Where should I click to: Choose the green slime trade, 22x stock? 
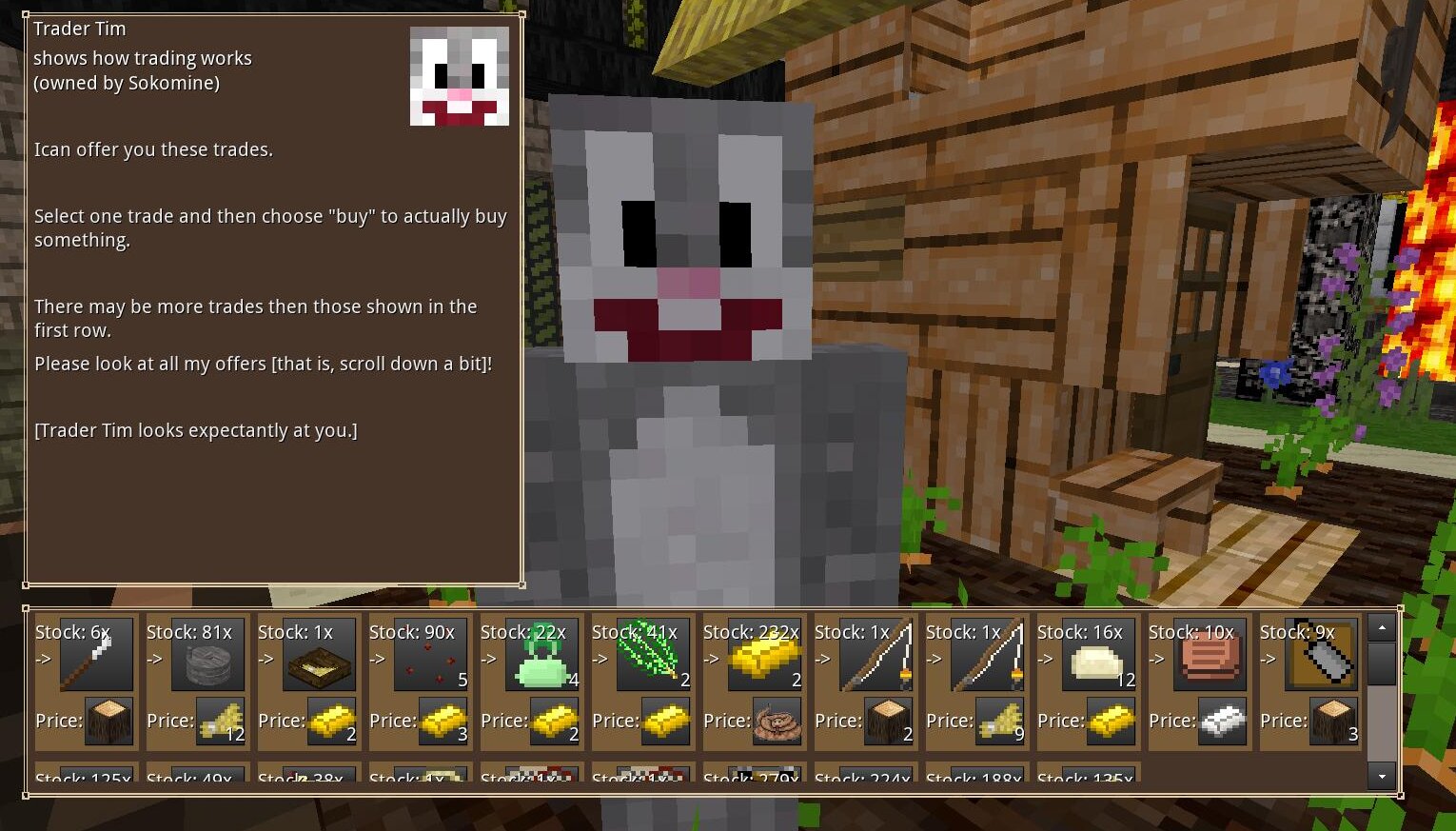[x=541, y=655]
